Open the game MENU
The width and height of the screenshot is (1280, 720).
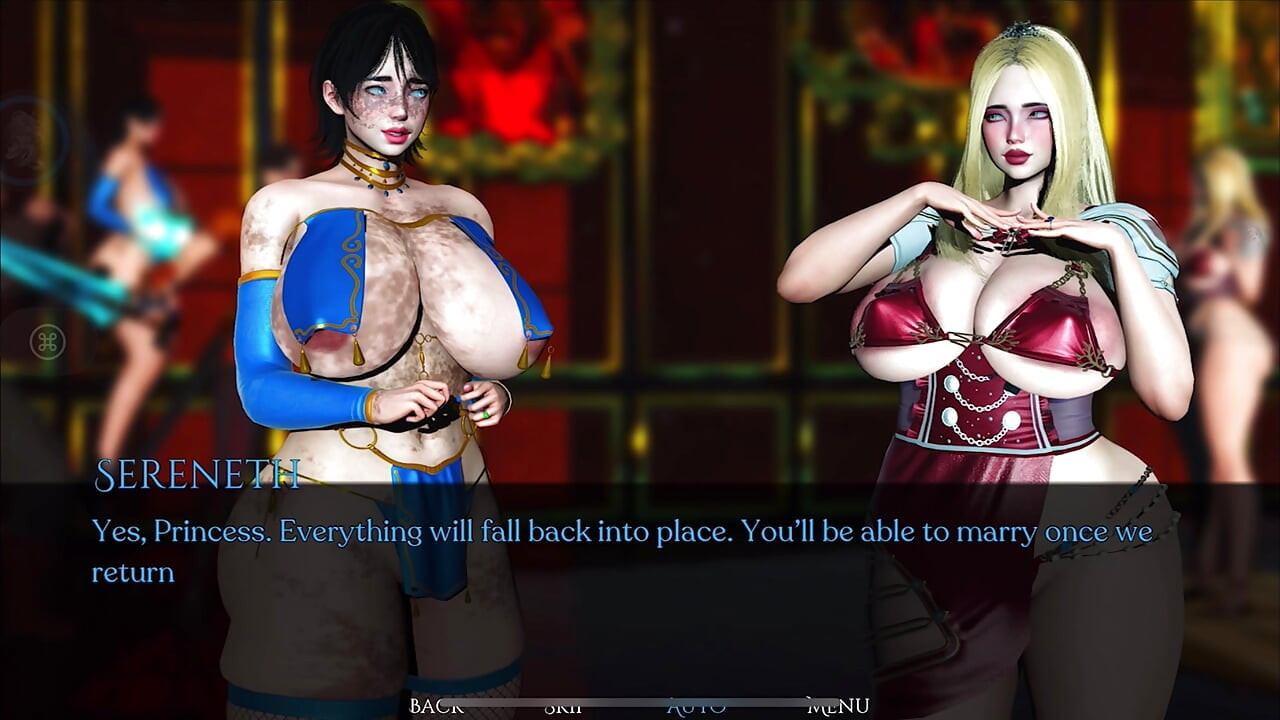[837, 707]
